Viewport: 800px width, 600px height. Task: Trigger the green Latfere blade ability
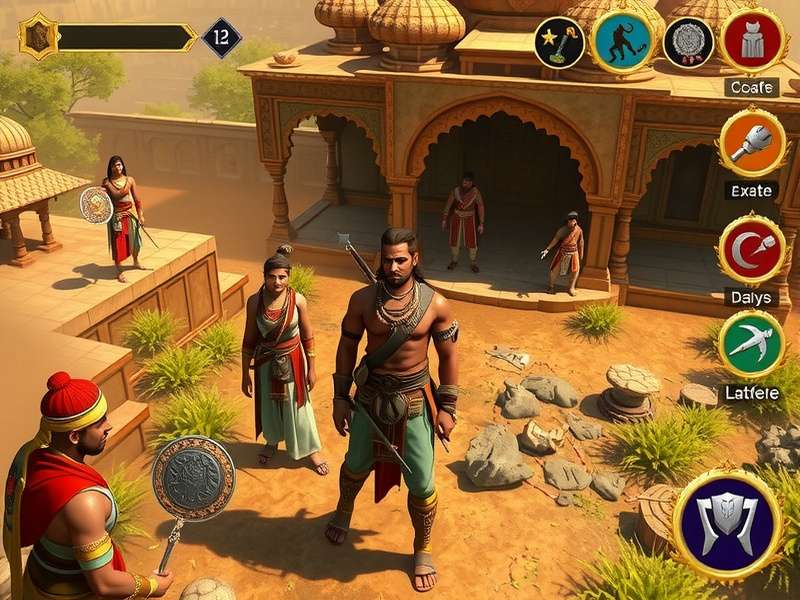tap(751, 345)
